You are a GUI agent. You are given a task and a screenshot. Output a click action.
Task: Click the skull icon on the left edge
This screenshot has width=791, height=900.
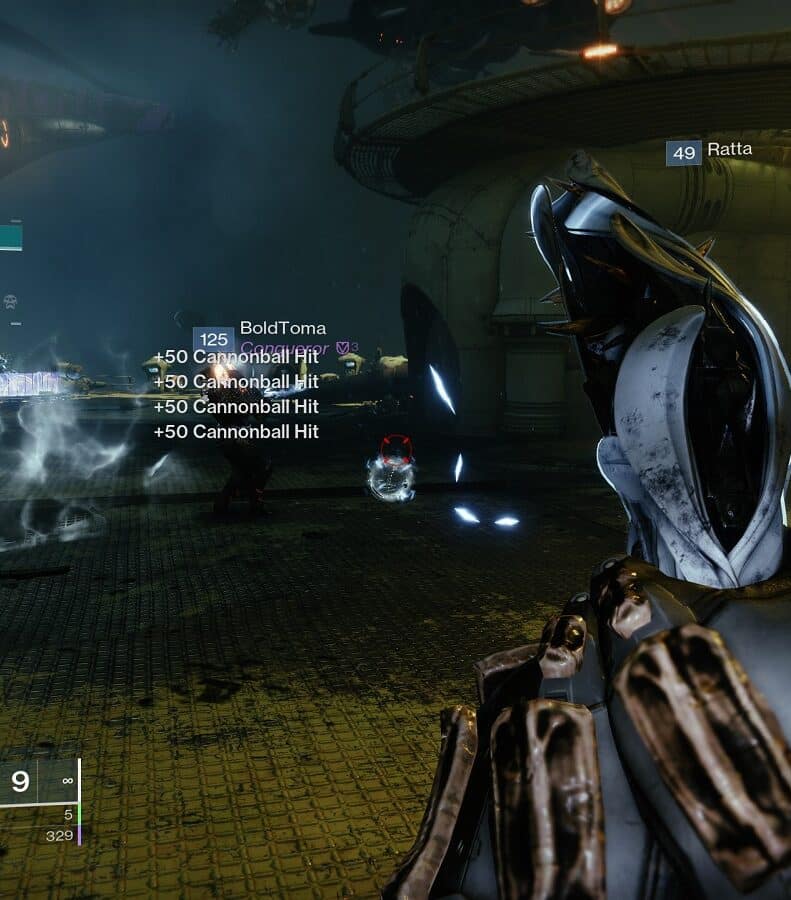[x=10, y=301]
